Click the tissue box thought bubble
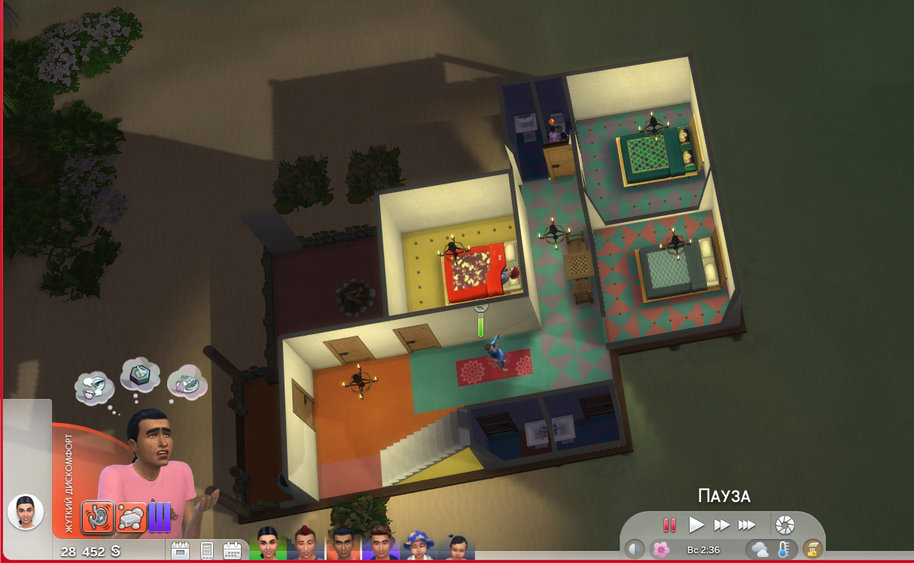Image resolution: width=914 pixels, height=563 pixels. point(139,376)
